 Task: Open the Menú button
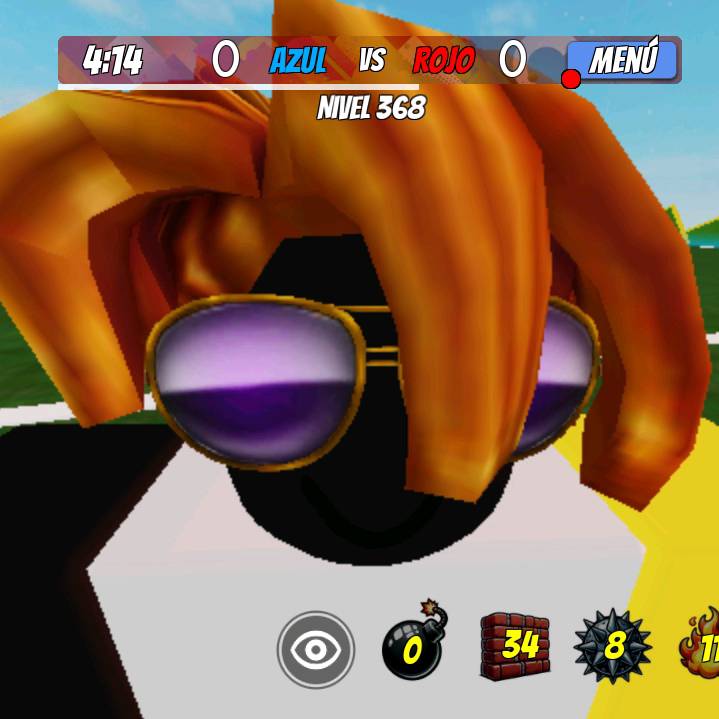(x=622, y=61)
